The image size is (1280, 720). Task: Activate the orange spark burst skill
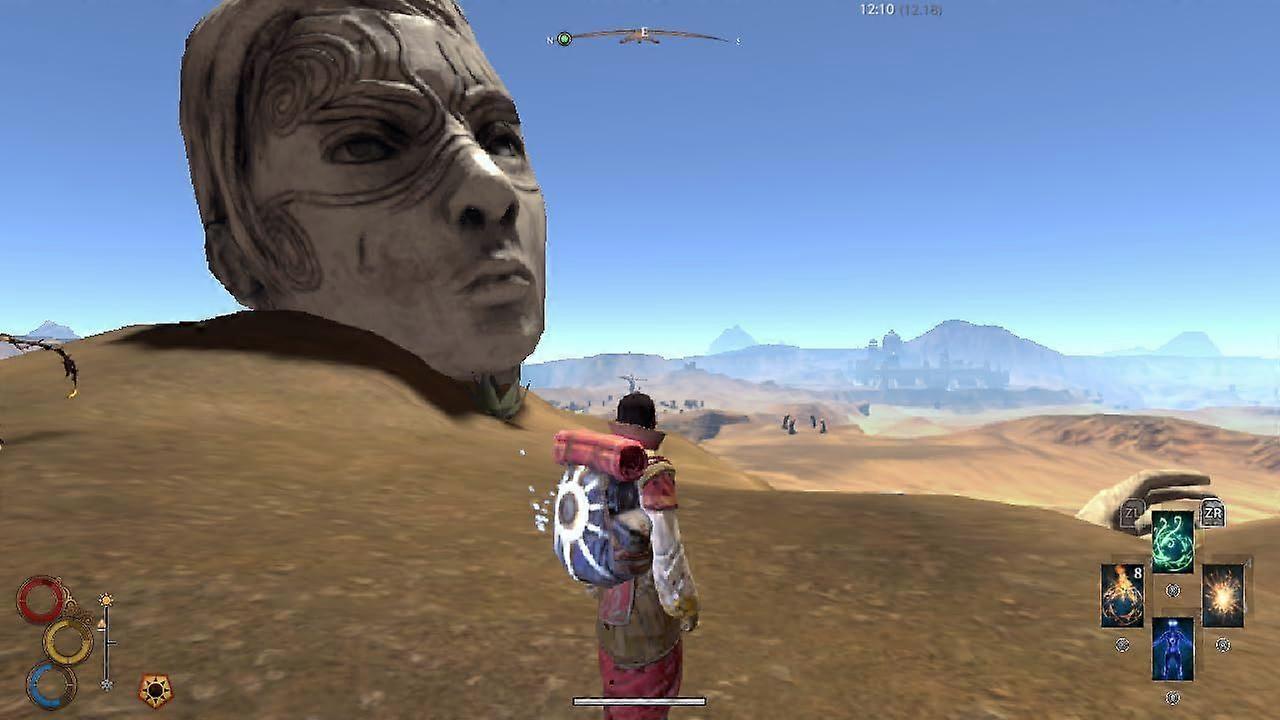click(x=1222, y=595)
